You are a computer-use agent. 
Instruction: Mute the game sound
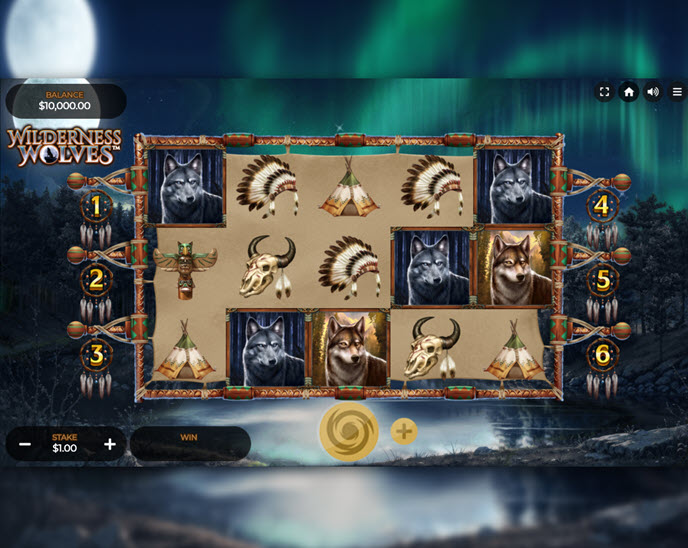653,92
